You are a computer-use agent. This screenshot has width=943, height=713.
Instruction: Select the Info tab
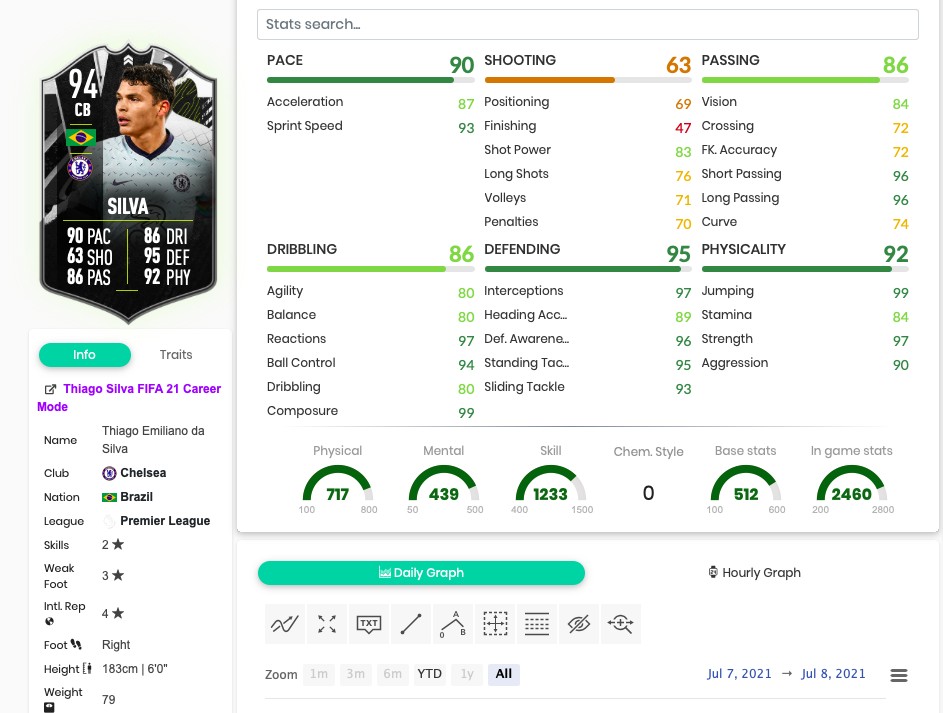tap(84, 355)
